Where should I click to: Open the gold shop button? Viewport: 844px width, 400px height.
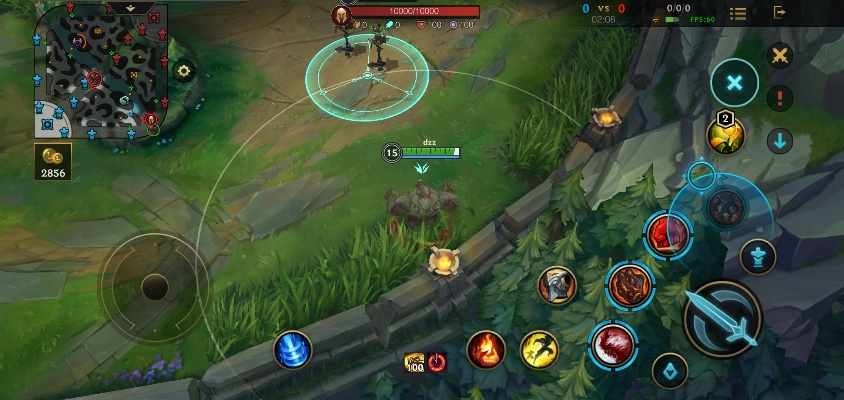click(52, 162)
